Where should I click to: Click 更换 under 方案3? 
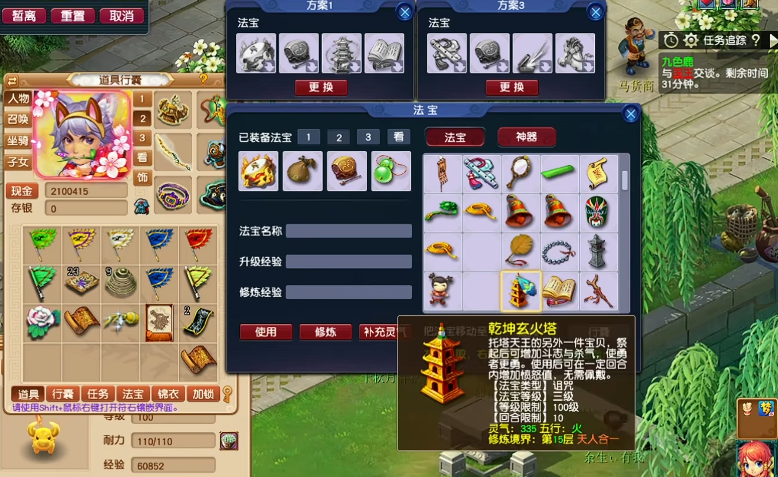click(511, 87)
